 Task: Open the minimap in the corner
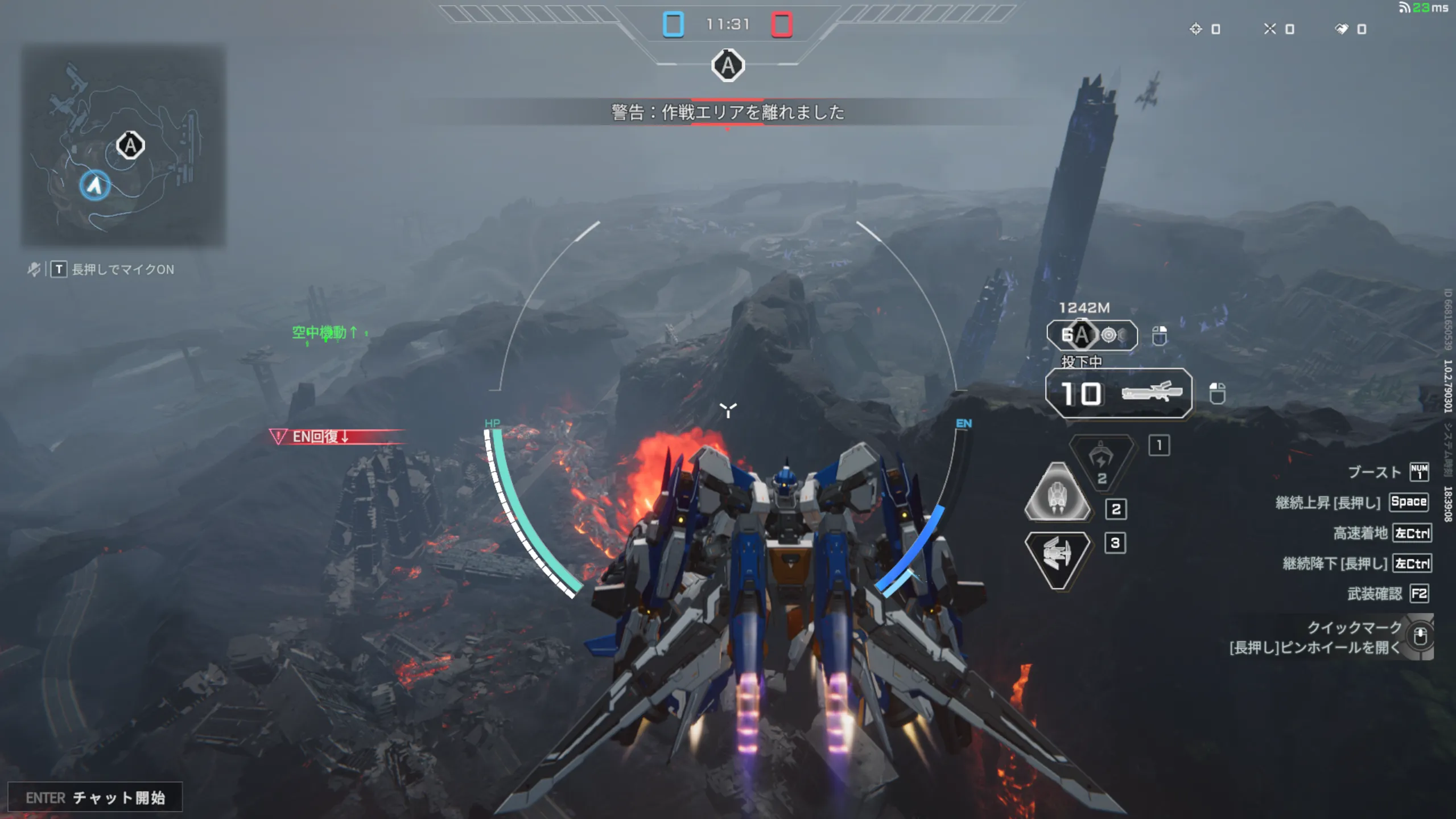coord(123,146)
